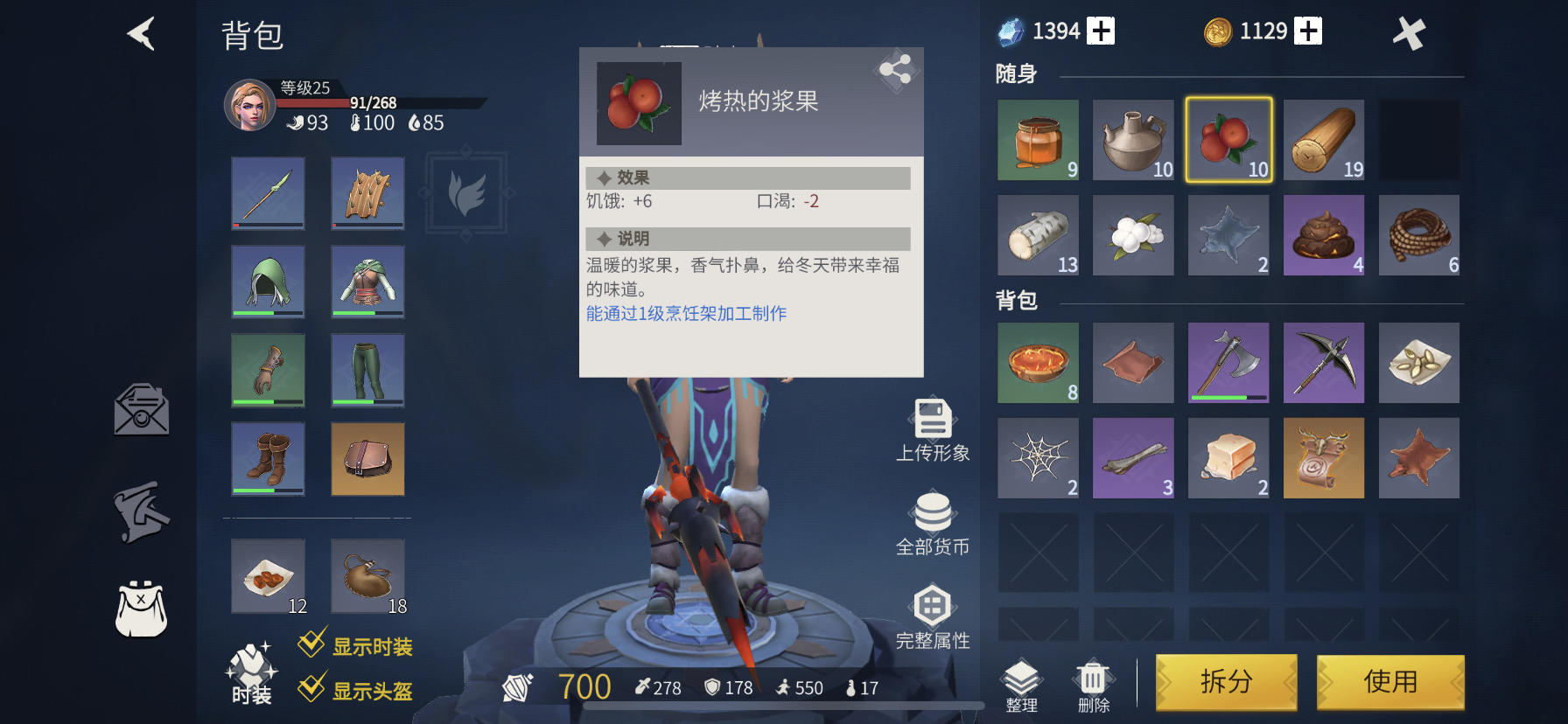Toggle the 显示头盔 checkbox

[x=310, y=690]
